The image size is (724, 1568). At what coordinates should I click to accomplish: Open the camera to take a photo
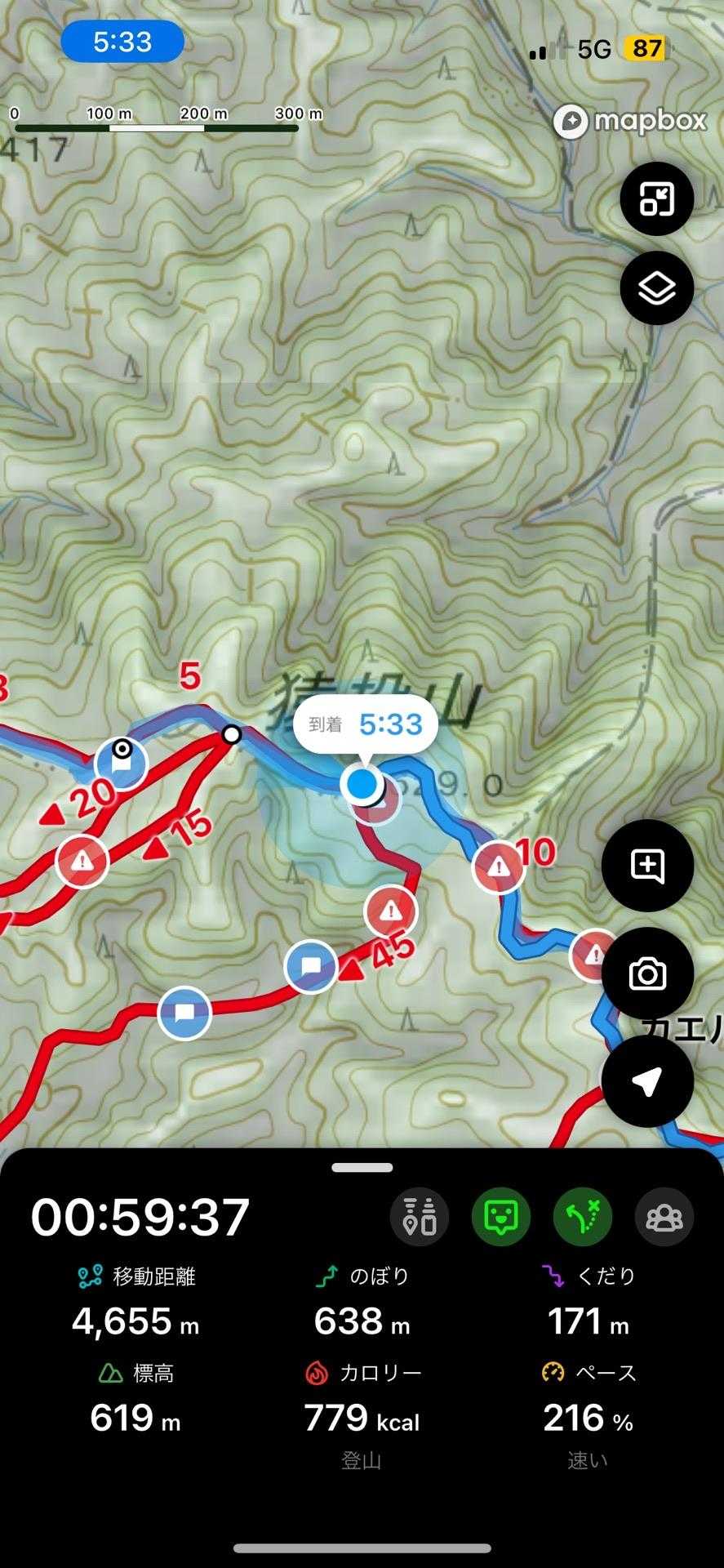click(x=647, y=973)
